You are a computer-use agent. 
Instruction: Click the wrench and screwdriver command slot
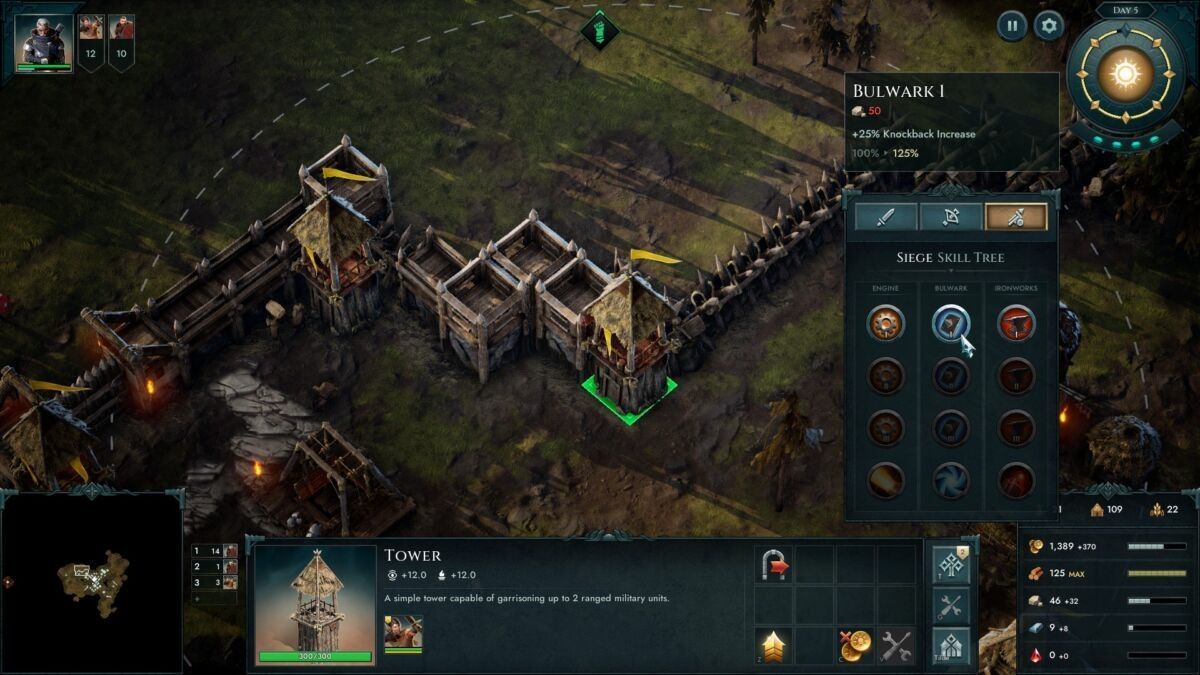pos(896,645)
